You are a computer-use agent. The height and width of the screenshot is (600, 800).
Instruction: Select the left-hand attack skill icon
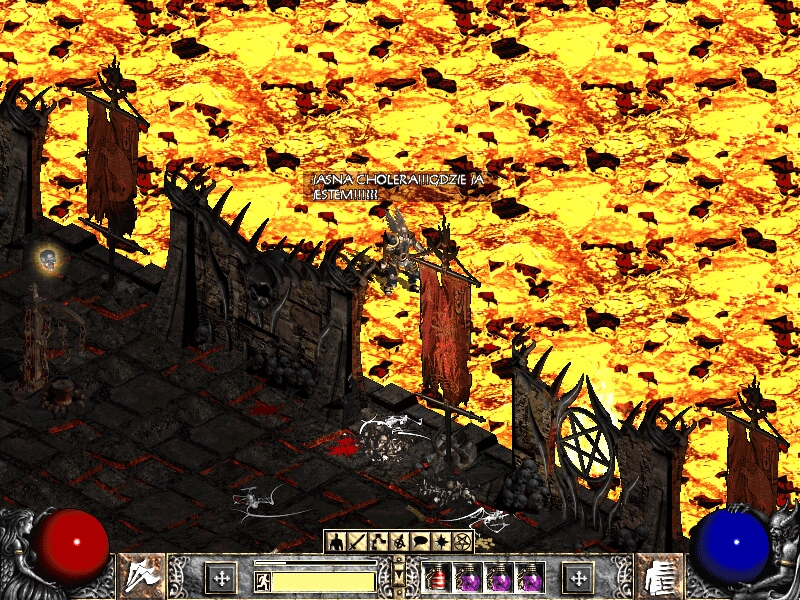[141, 576]
